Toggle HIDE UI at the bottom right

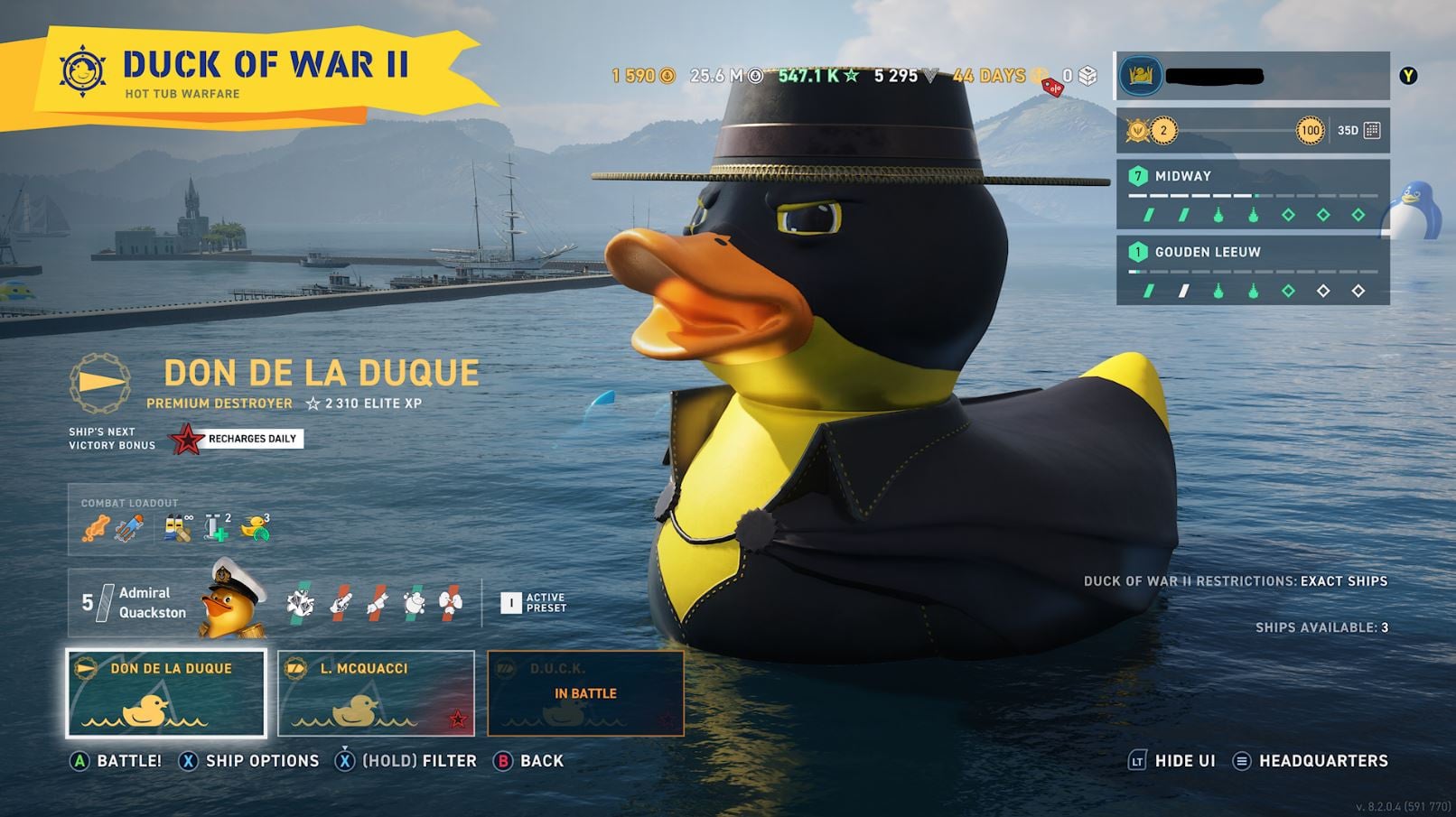[1183, 760]
